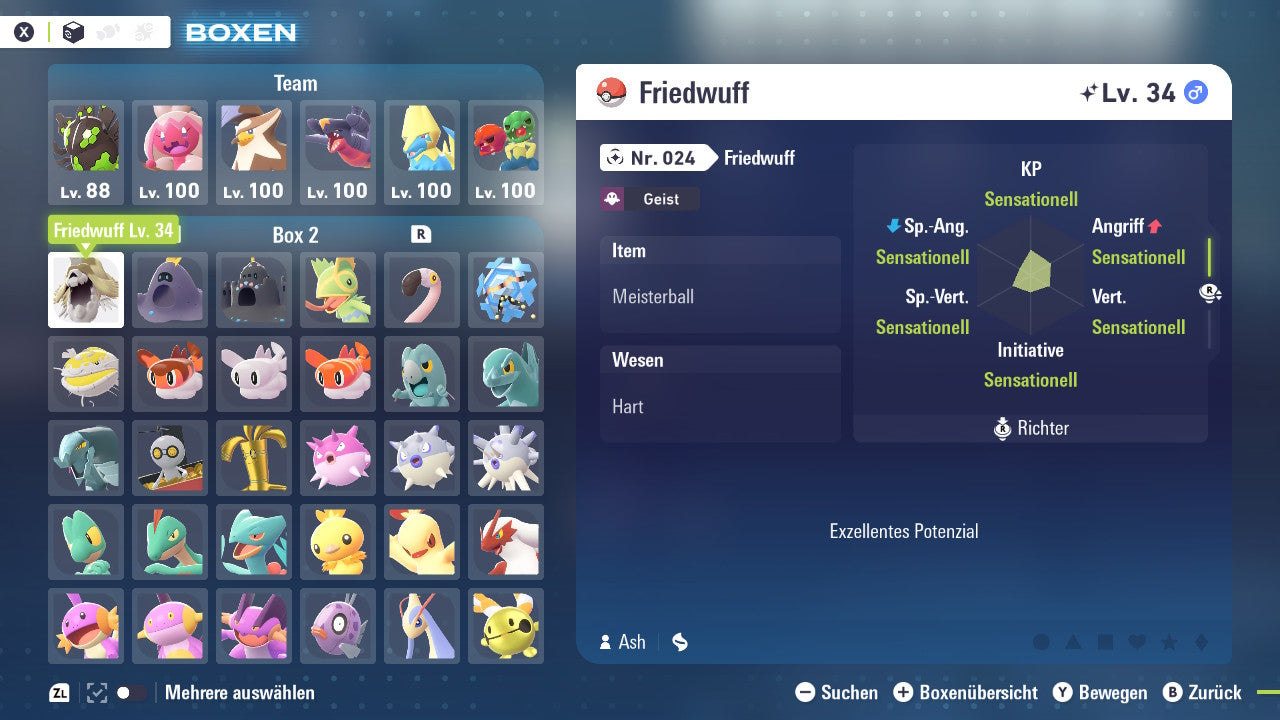Select the Box 2 header
The image size is (1280, 720).
click(x=295, y=235)
